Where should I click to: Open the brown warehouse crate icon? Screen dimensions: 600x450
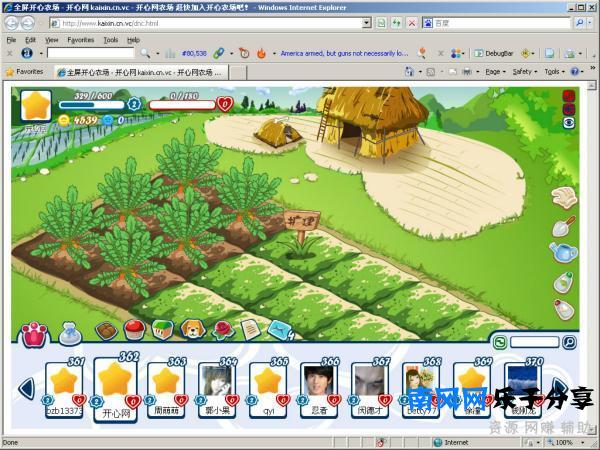coord(106,329)
